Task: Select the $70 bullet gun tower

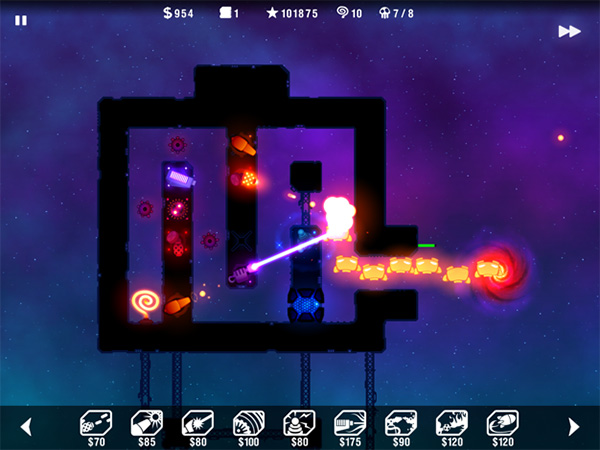Action: [x=95, y=423]
